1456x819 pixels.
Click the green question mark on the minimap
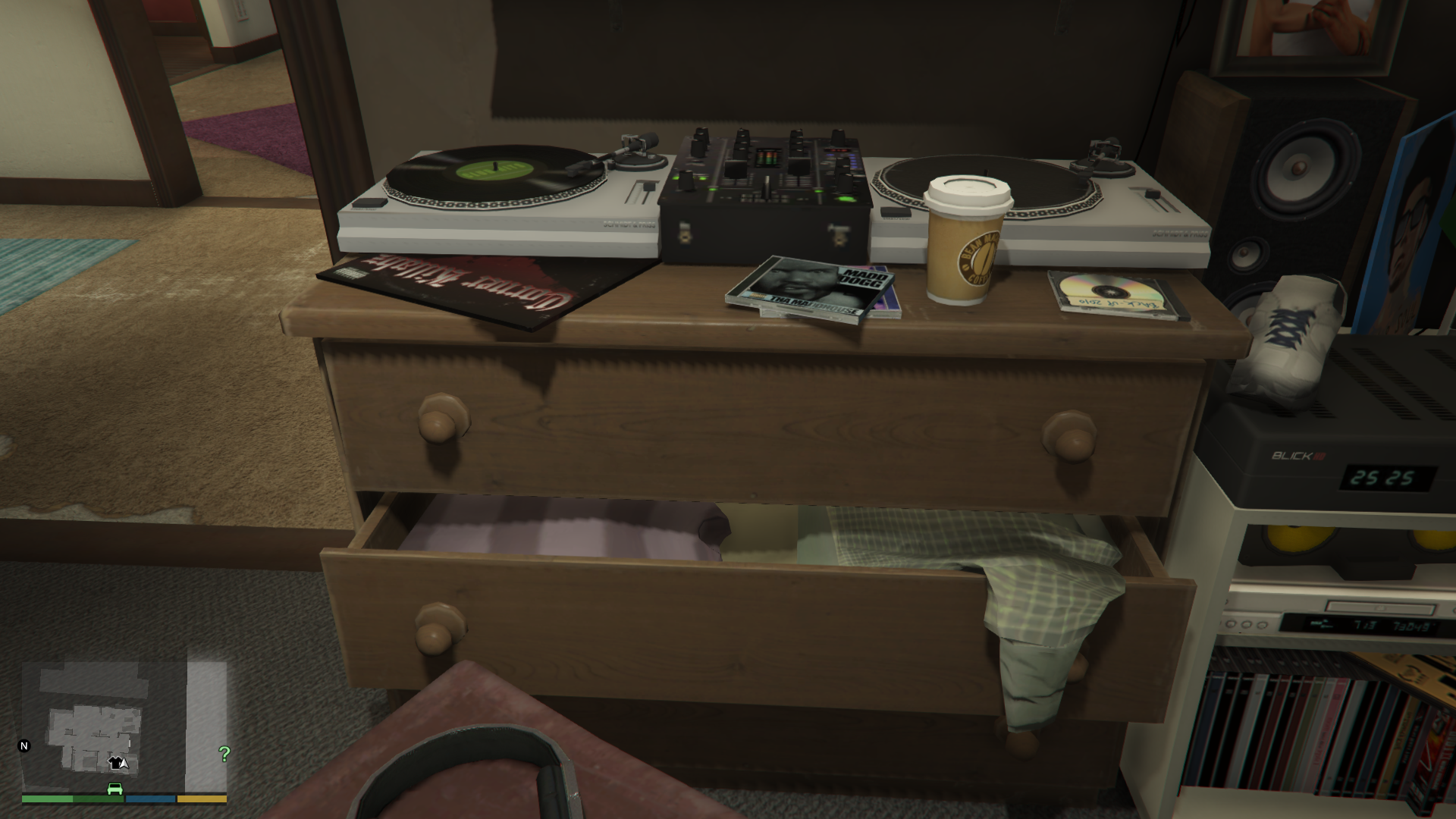pyautogui.click(x=223, y=752)
